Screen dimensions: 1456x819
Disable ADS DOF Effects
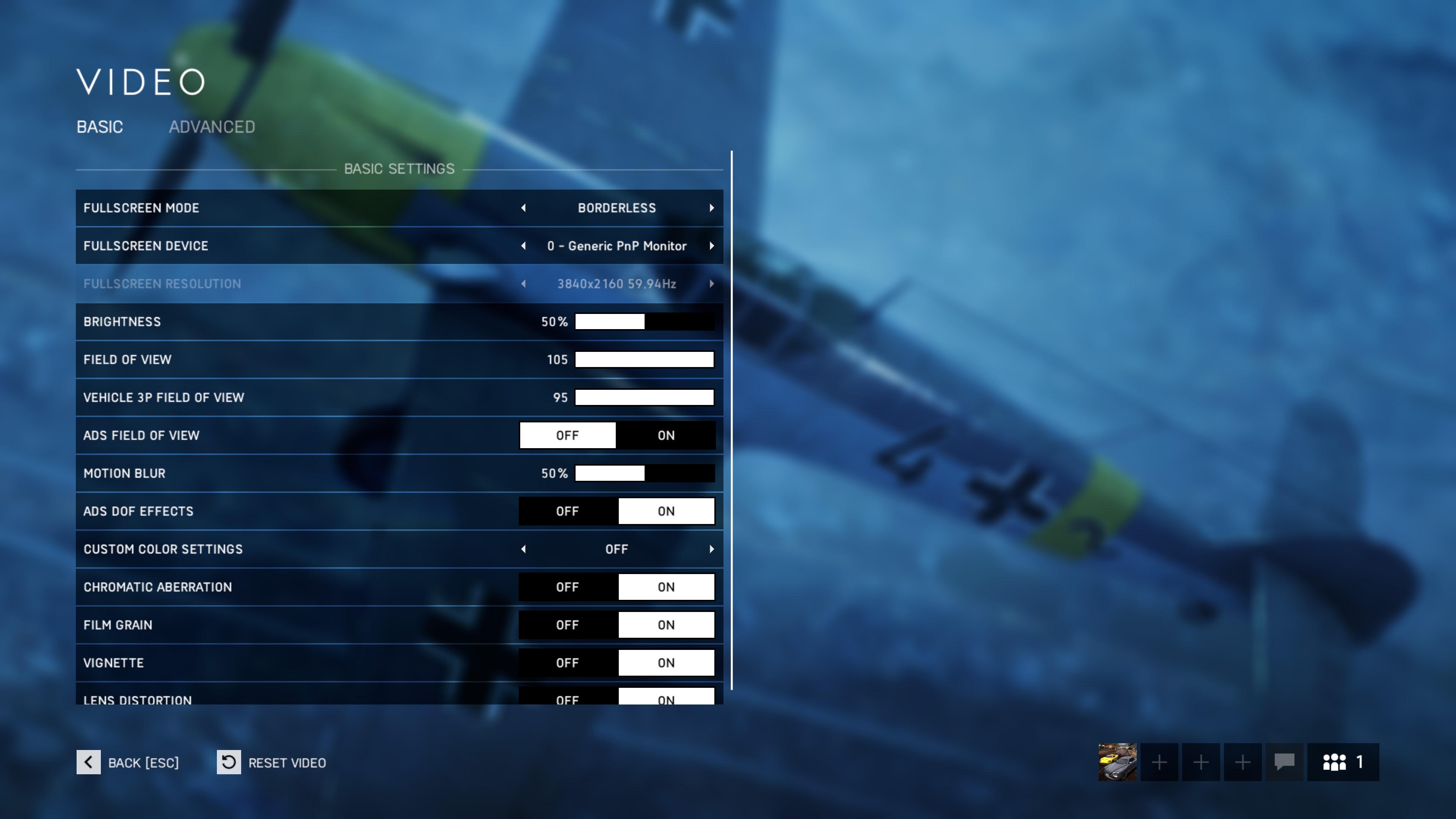click(x=568, y=510)
